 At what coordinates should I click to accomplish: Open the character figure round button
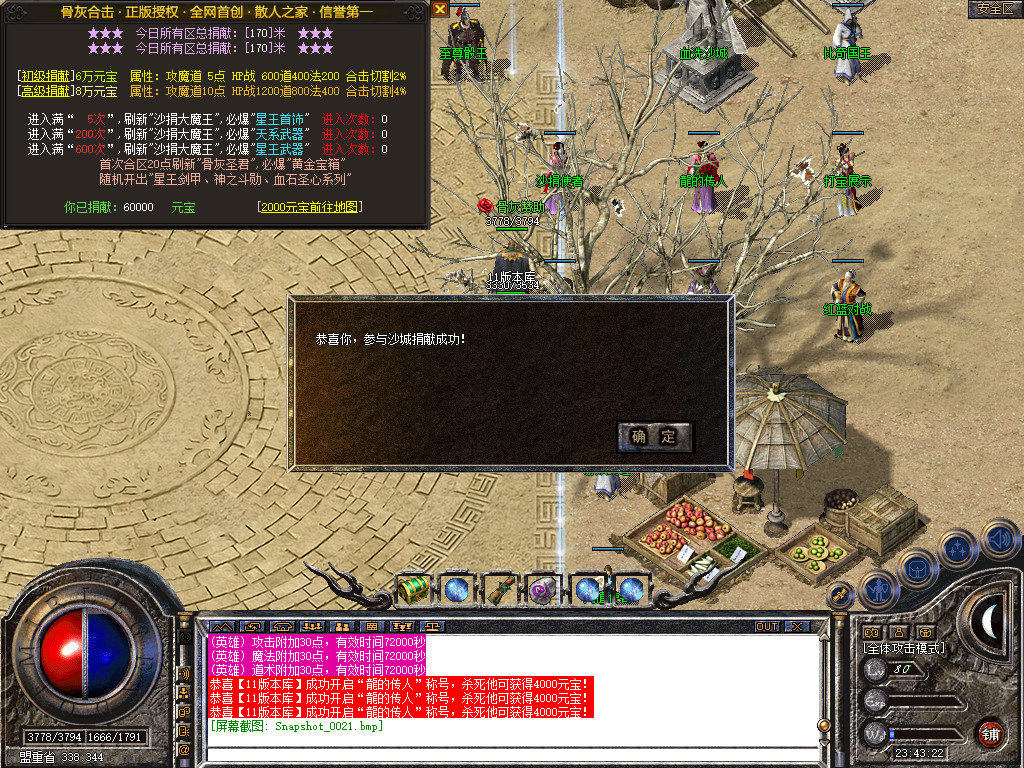pyautogui.click(x=877, y=589)
